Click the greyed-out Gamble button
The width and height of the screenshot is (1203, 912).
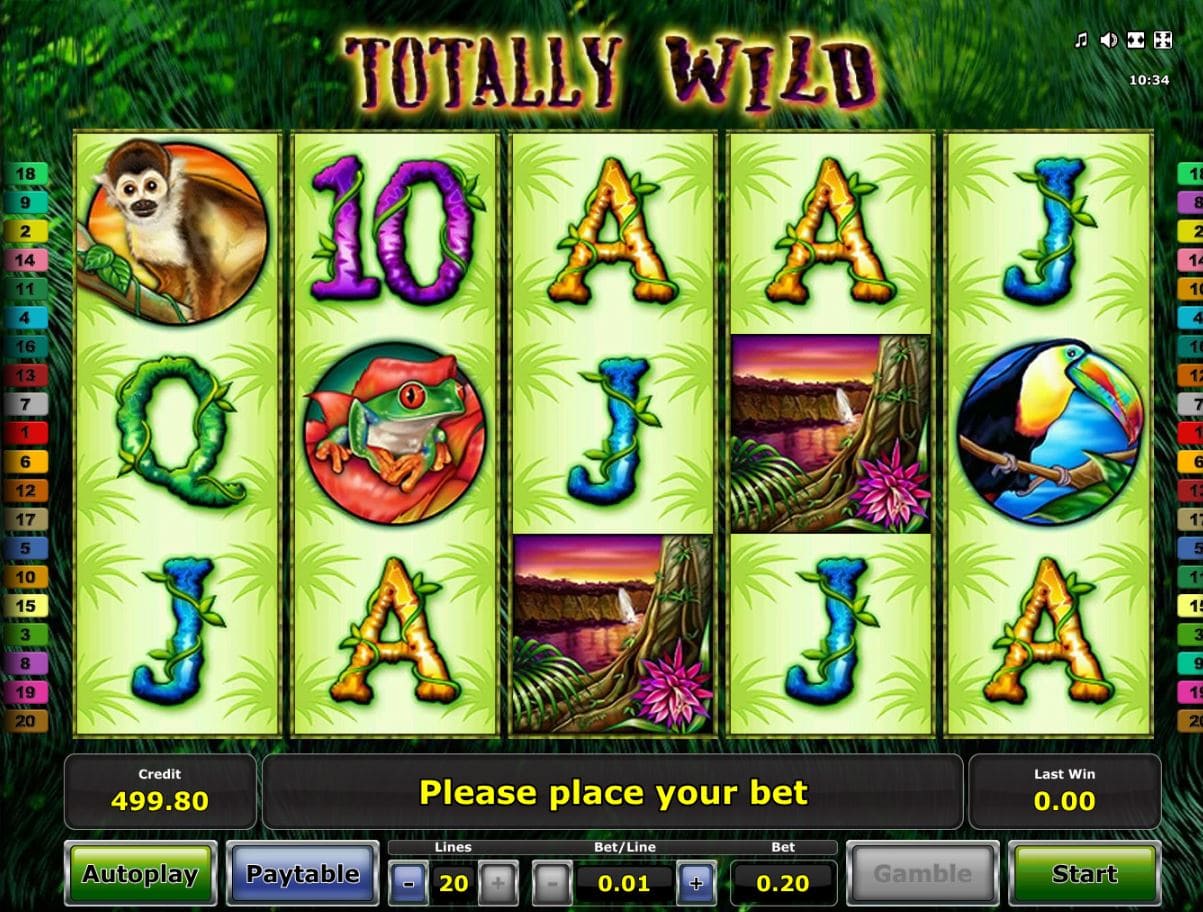click(922, 874)
